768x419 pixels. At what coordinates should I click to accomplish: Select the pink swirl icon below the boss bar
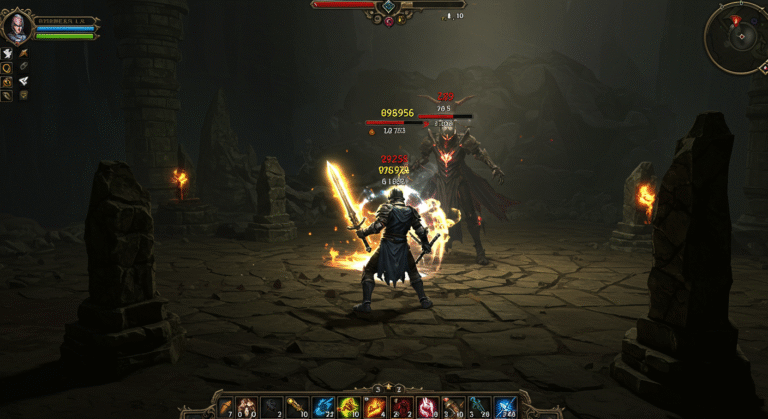coord(388,20)
